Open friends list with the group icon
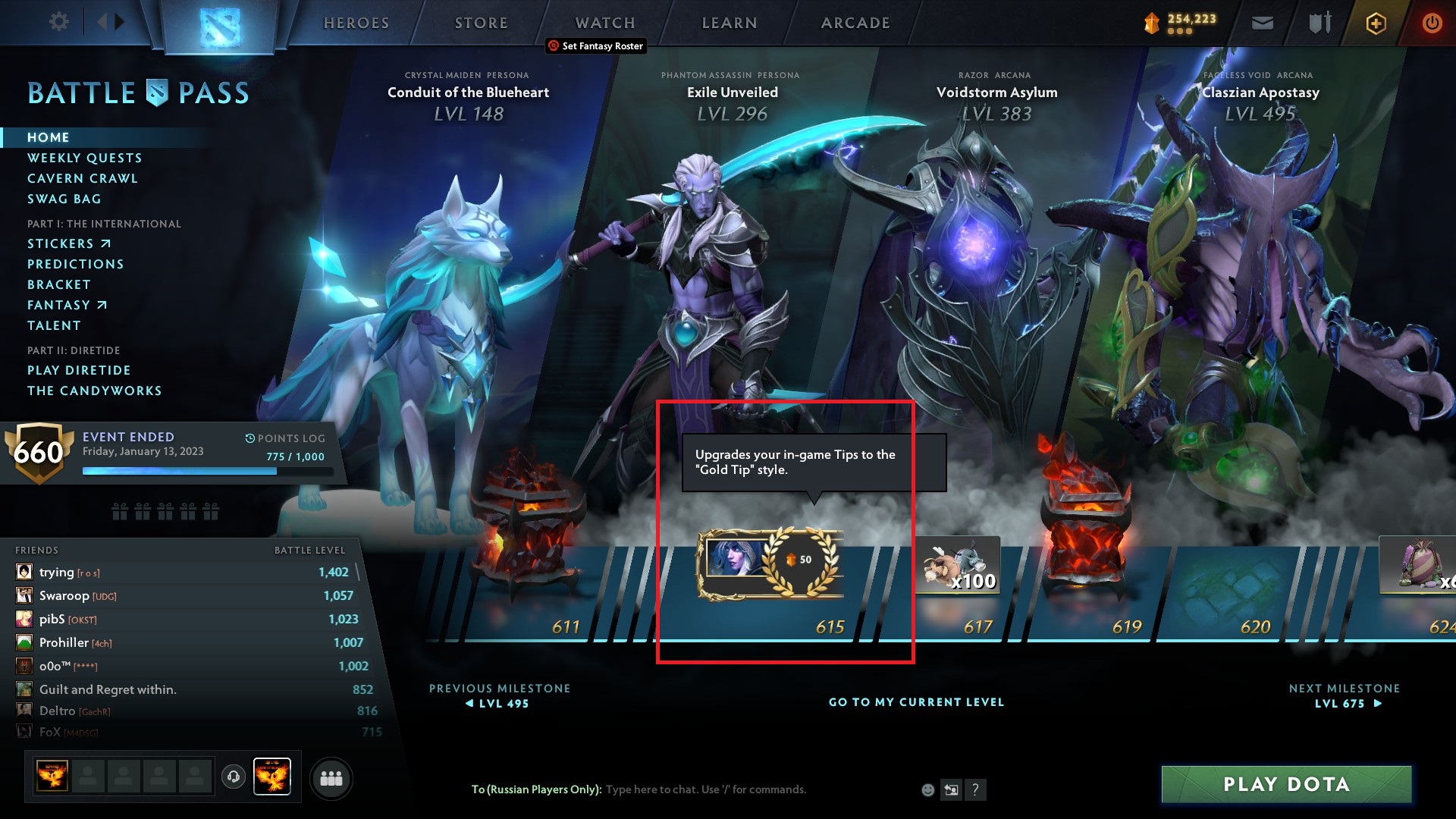Screen dimensions: 1456x819 tap(331, 777)
